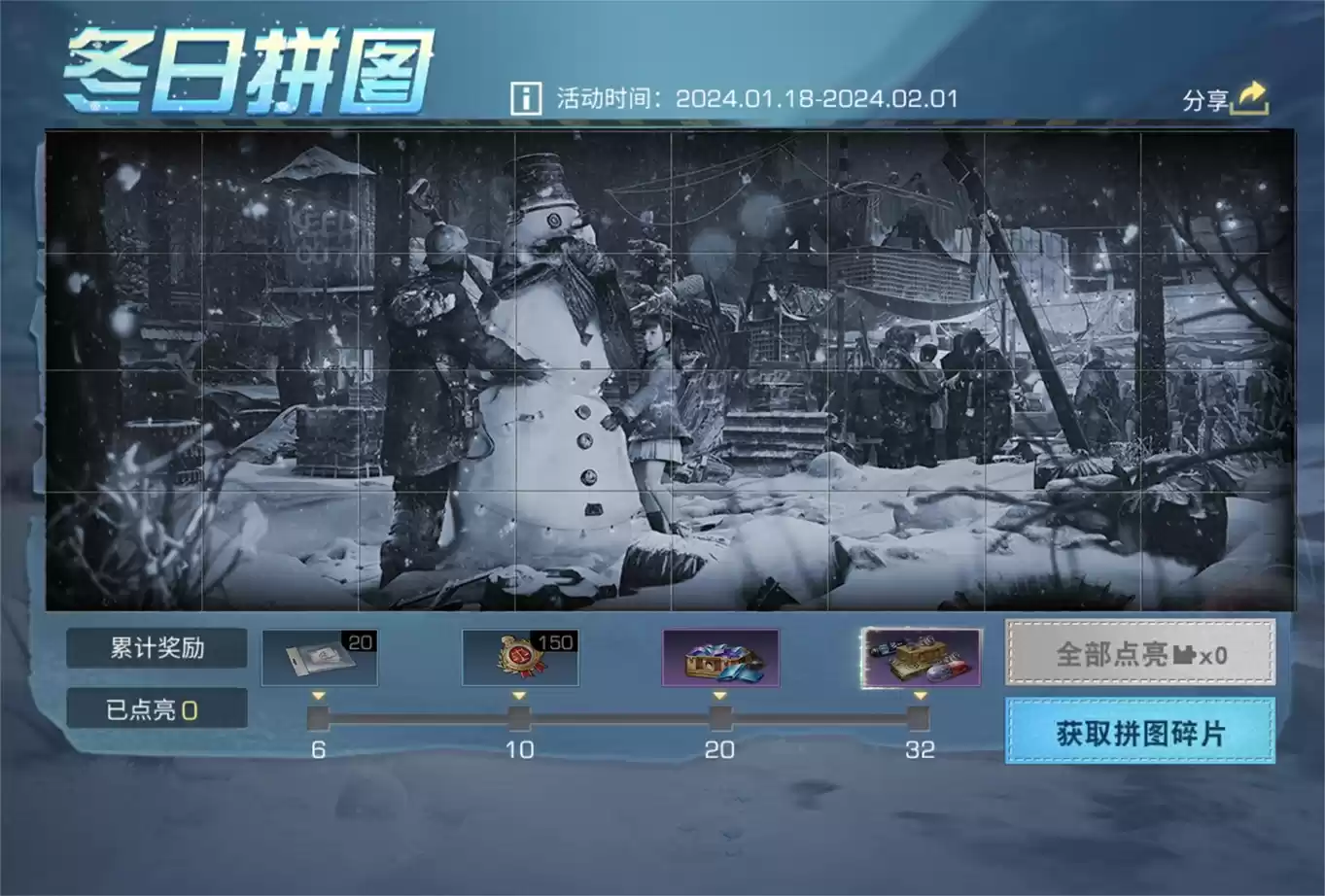Expand the yellow arrow under milestone 6
The image size is (1325, 896).
(316, 695)
